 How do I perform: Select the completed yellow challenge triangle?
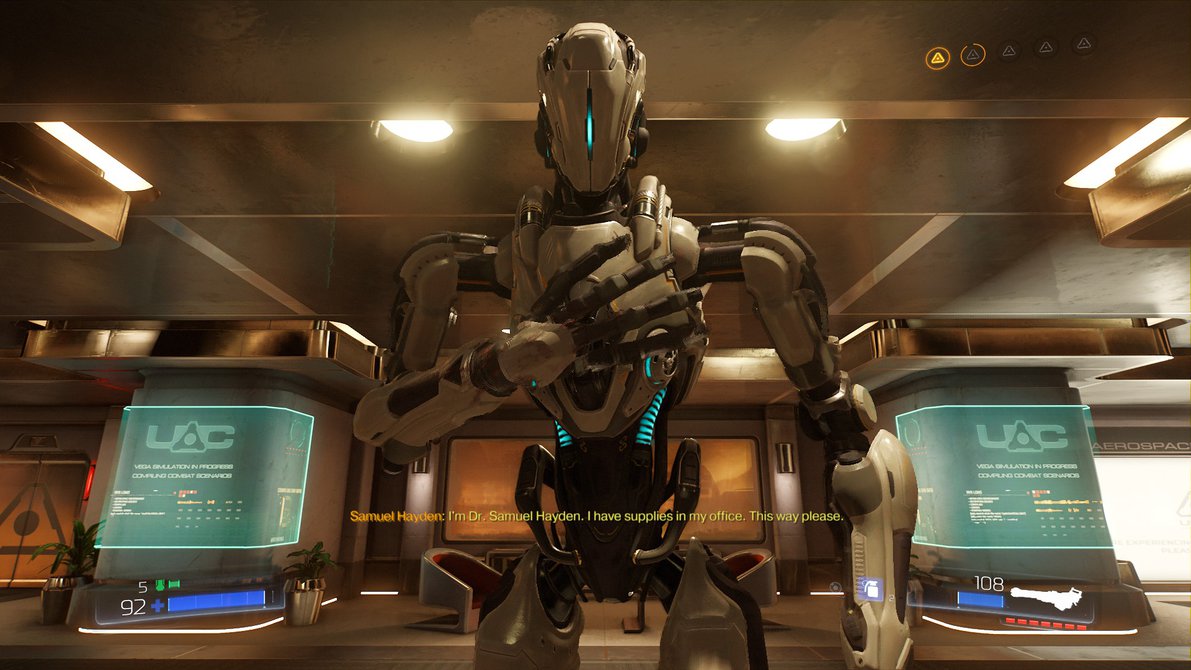click(x=937, y=57)
